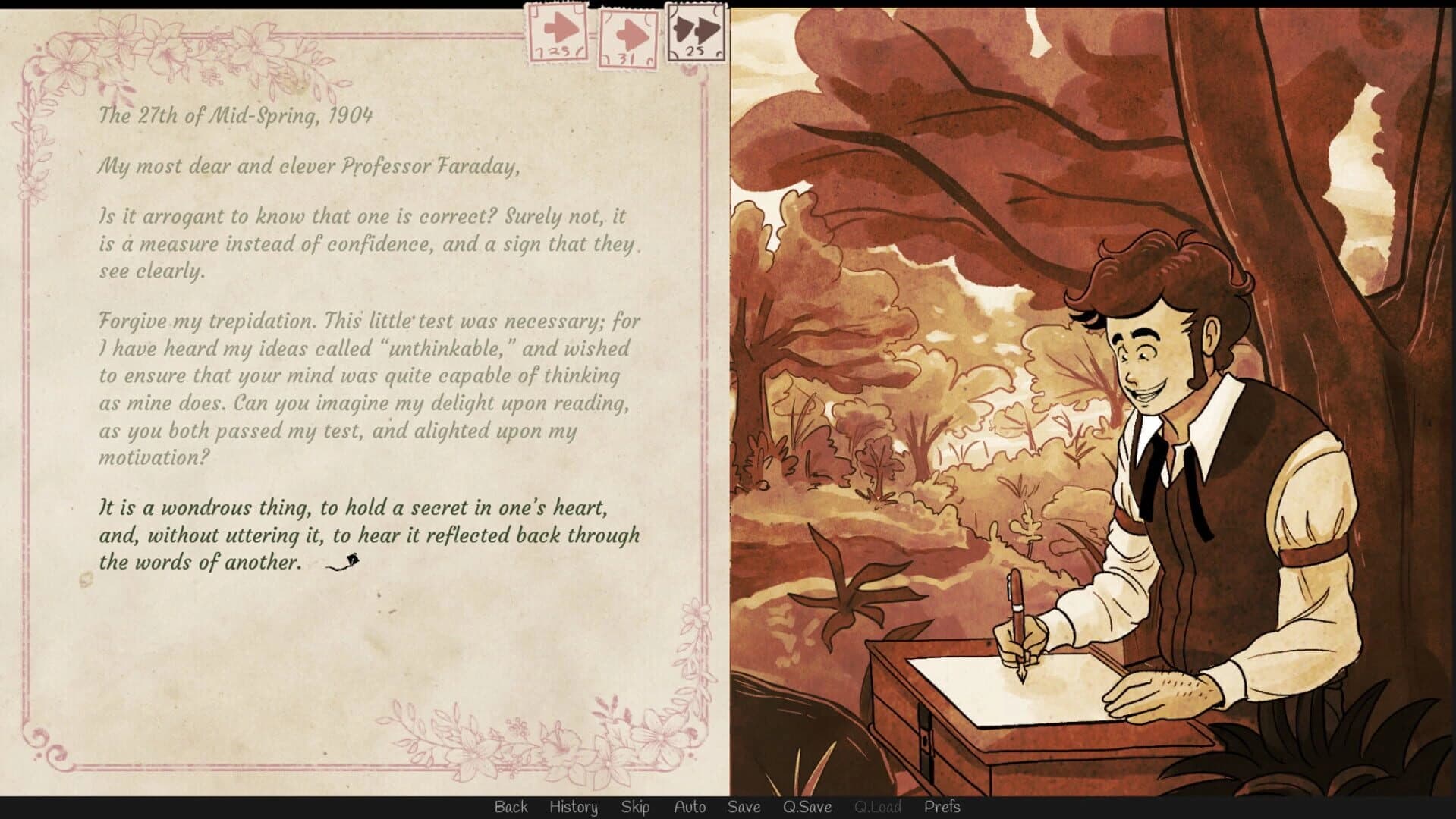The width and height of the screenshot is (1456, 819).
Task: Select the dark fast-forward stamp marked 25
Action: pos(694,32)
